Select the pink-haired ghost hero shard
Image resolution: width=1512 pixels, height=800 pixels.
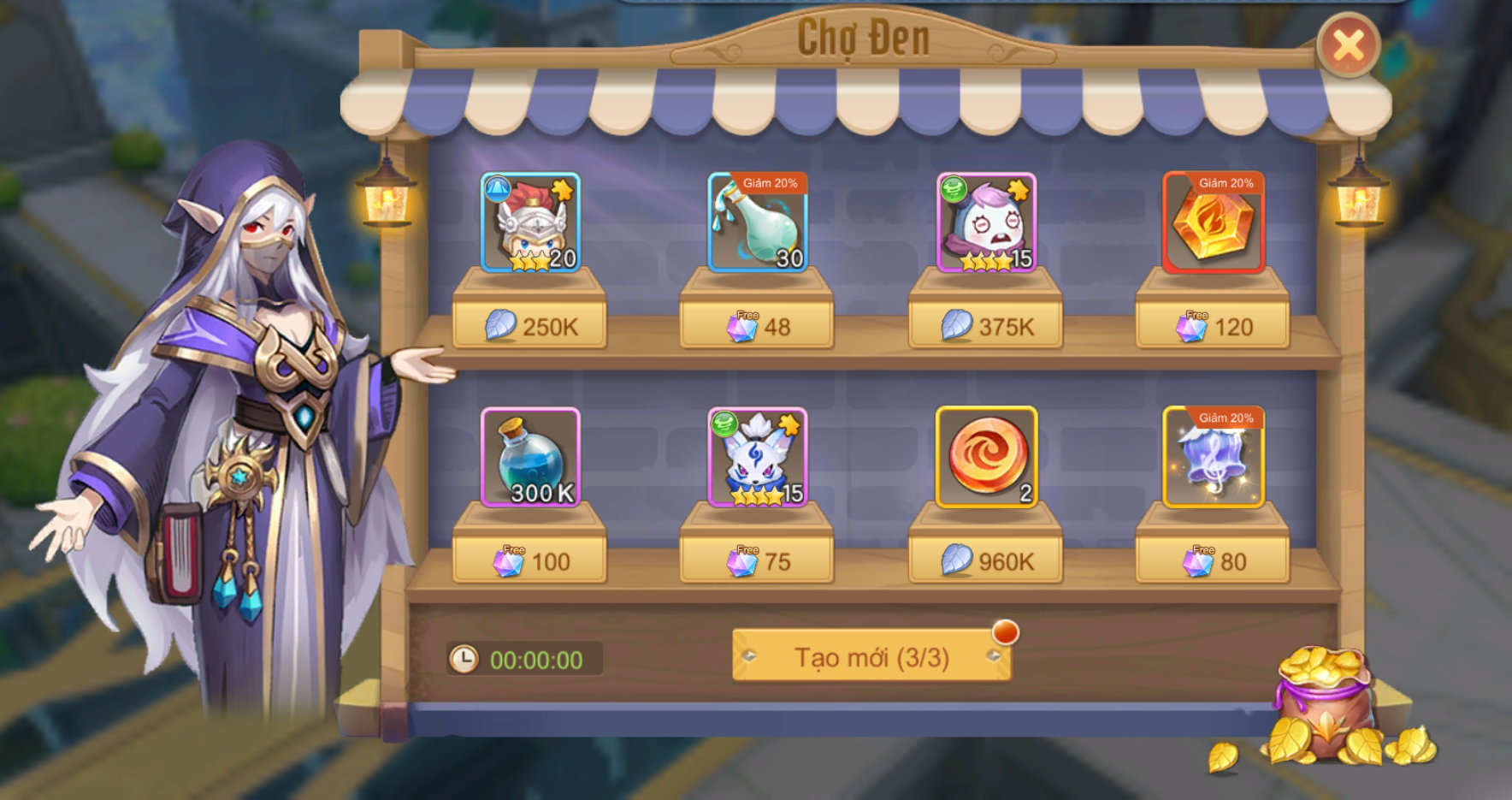pos(986,222)
